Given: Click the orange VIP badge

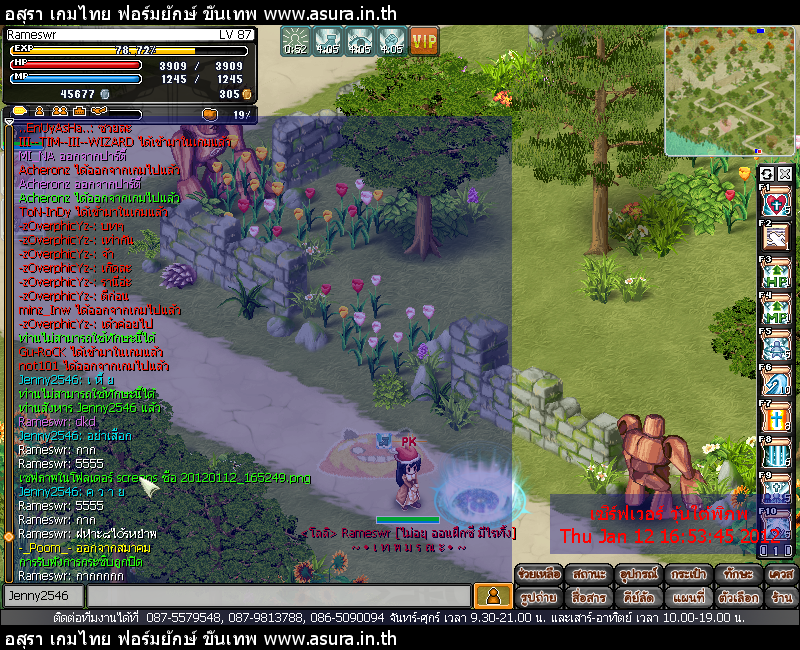Looking at the screenshot, I should click(x=425, y=42).
